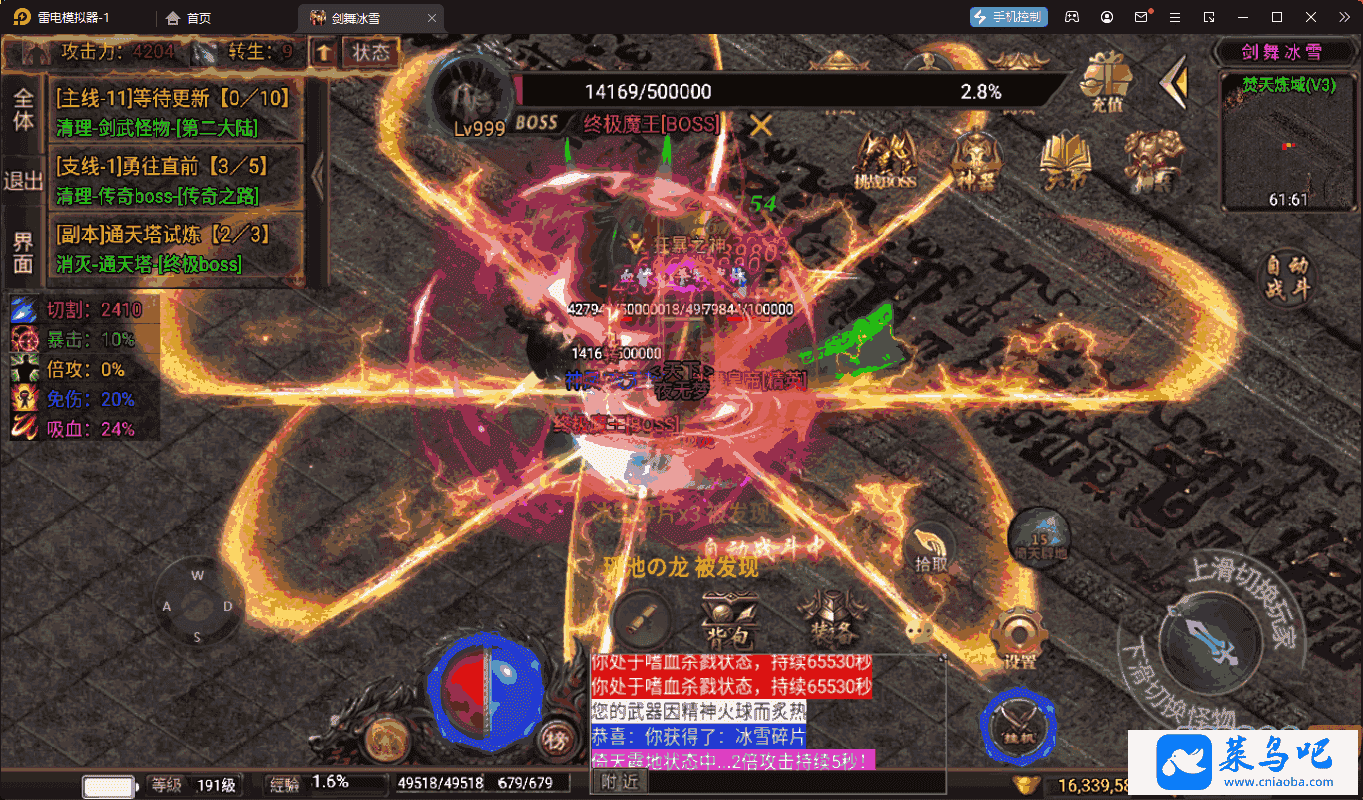Select the 主线-11 main quest entry
The width and height of the screenshot is (1363, 800).
[x=173, y=110]
